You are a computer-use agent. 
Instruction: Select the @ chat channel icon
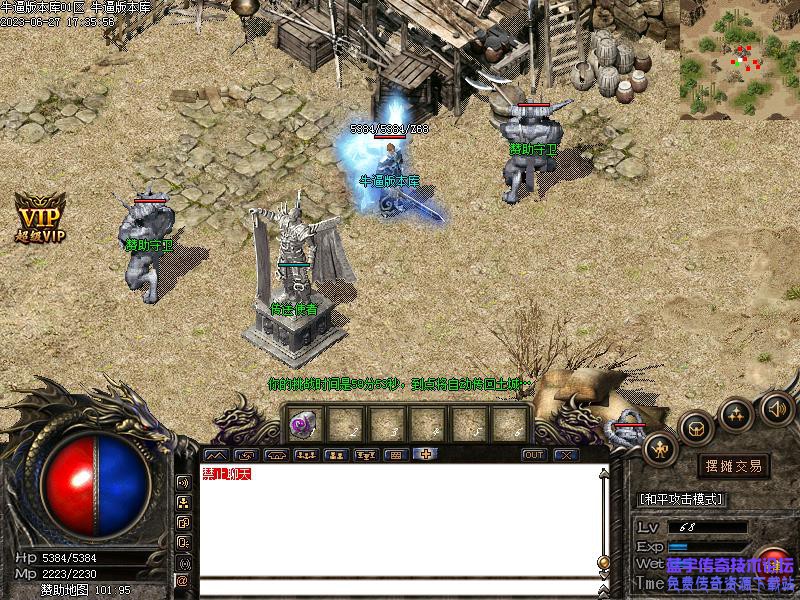coord(182,579)
